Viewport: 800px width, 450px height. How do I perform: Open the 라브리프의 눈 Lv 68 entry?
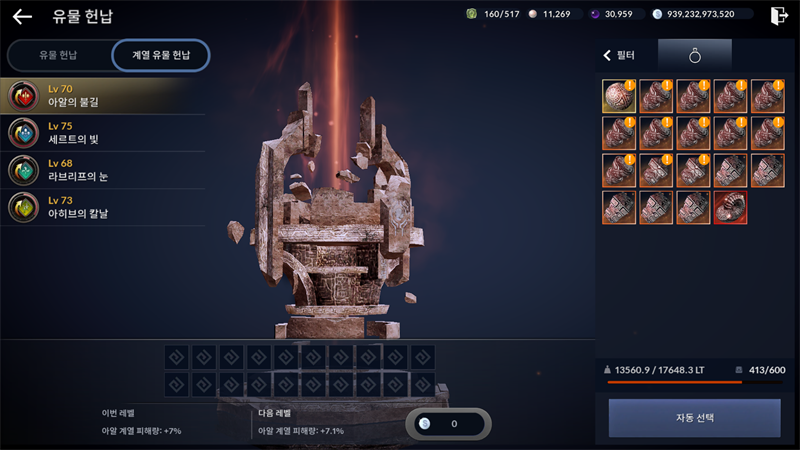pos(100,170)
